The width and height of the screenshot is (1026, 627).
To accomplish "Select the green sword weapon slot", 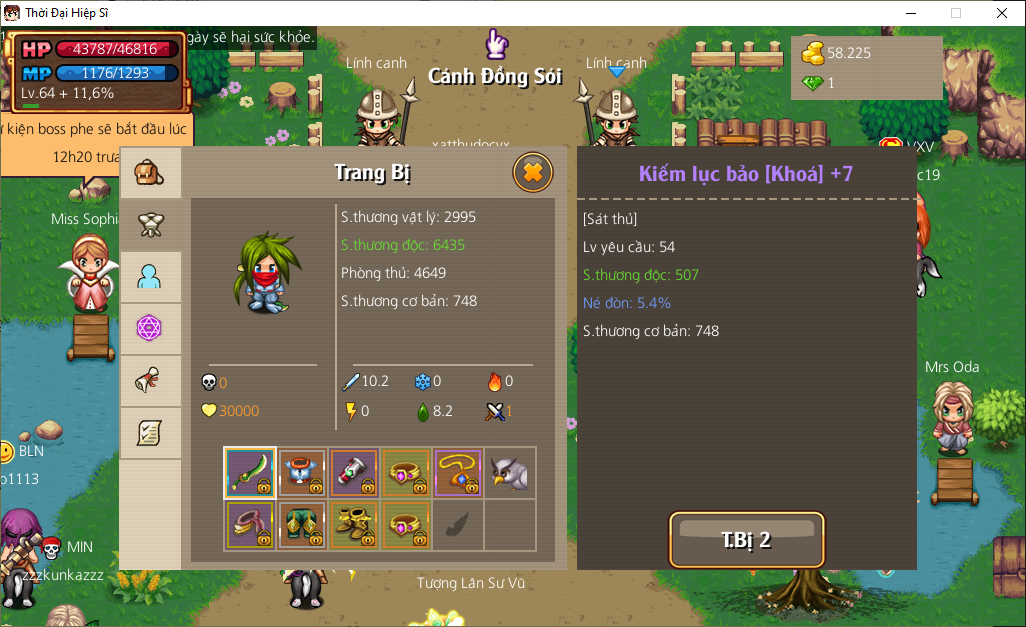I will pyautogui.click(x=250, y=472).
